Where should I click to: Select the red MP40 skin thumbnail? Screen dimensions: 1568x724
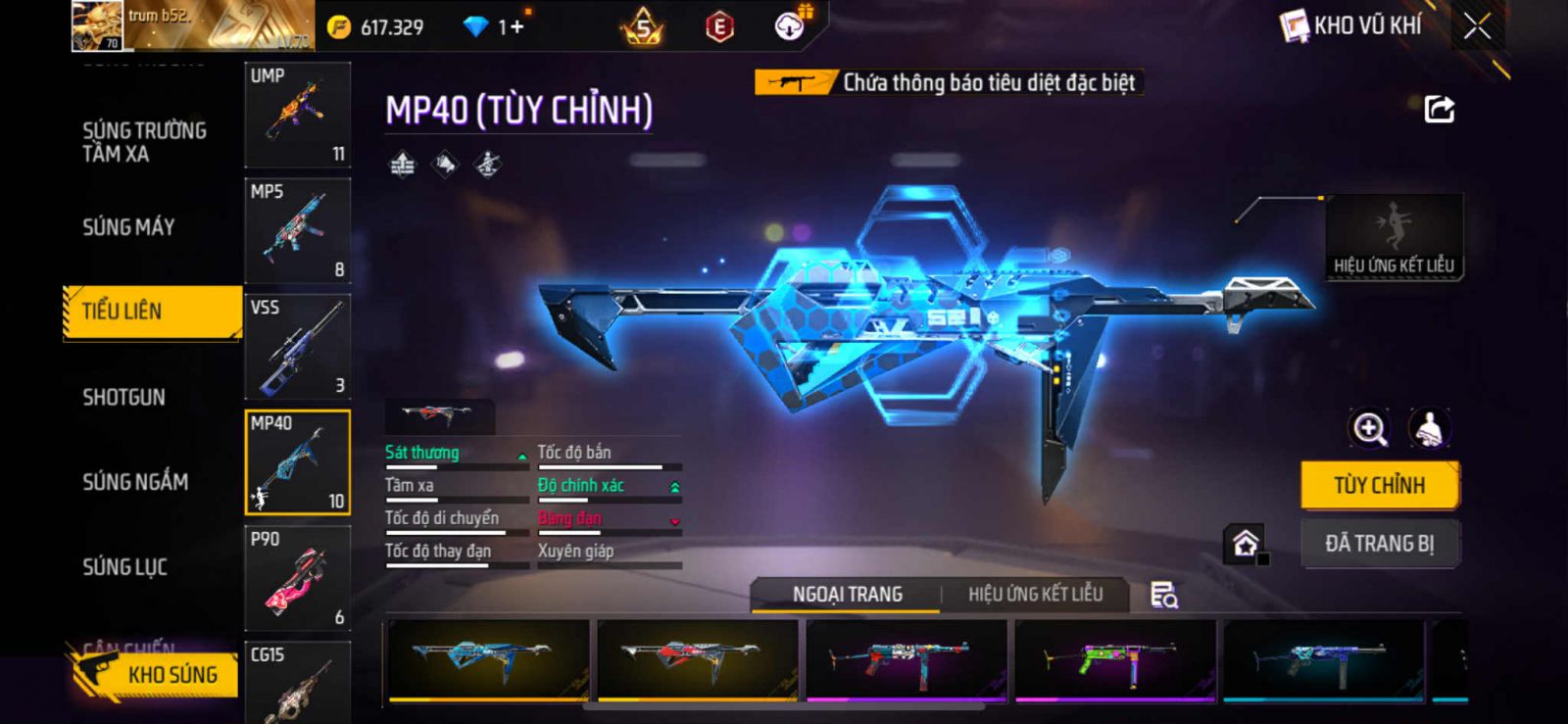(x=697, y=659)
